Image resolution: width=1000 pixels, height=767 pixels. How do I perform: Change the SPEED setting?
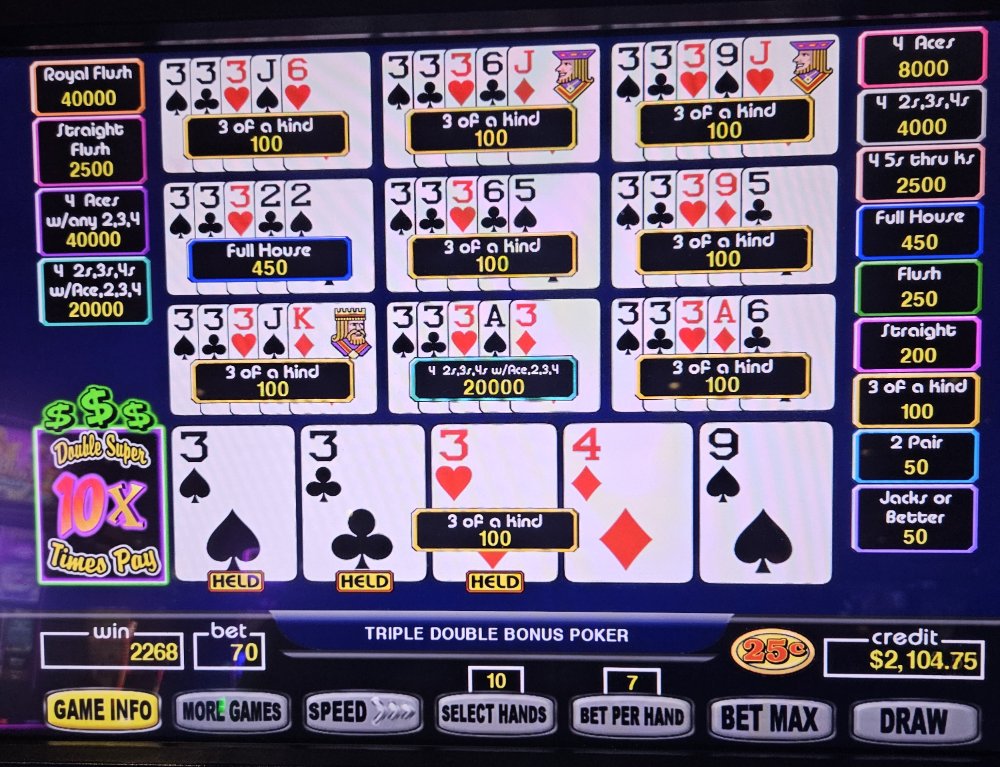pos(362,712)
